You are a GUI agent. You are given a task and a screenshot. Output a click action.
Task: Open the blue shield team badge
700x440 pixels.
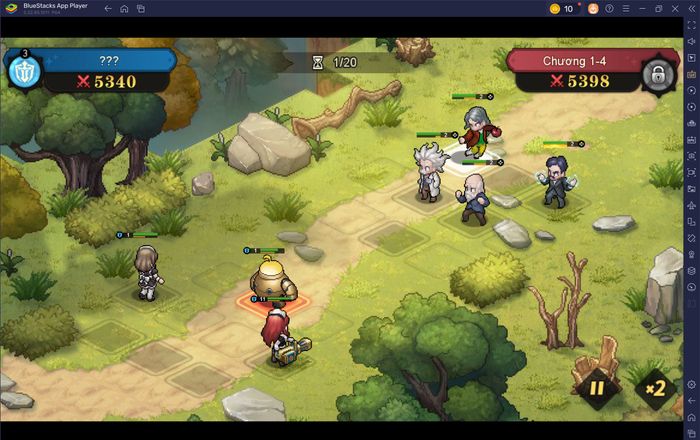(x=22, y=72)
